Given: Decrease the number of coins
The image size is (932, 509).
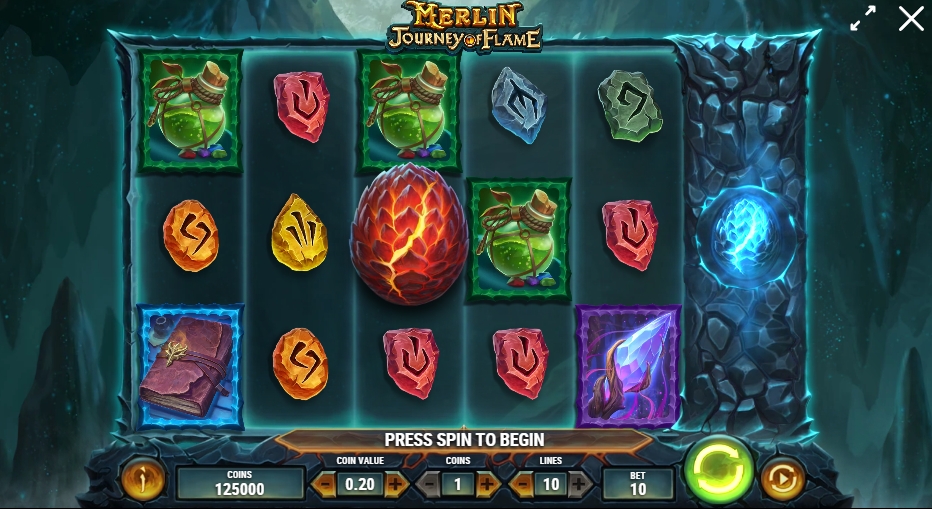Looking at the screenshot, I should coord(428,484).
